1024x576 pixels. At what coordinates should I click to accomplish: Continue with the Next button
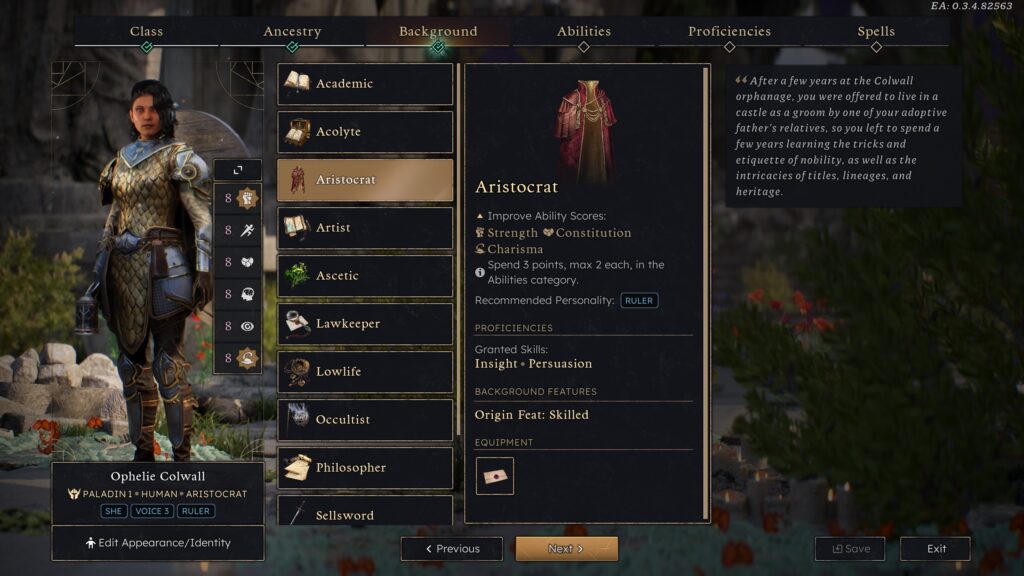tap(566, 549)
